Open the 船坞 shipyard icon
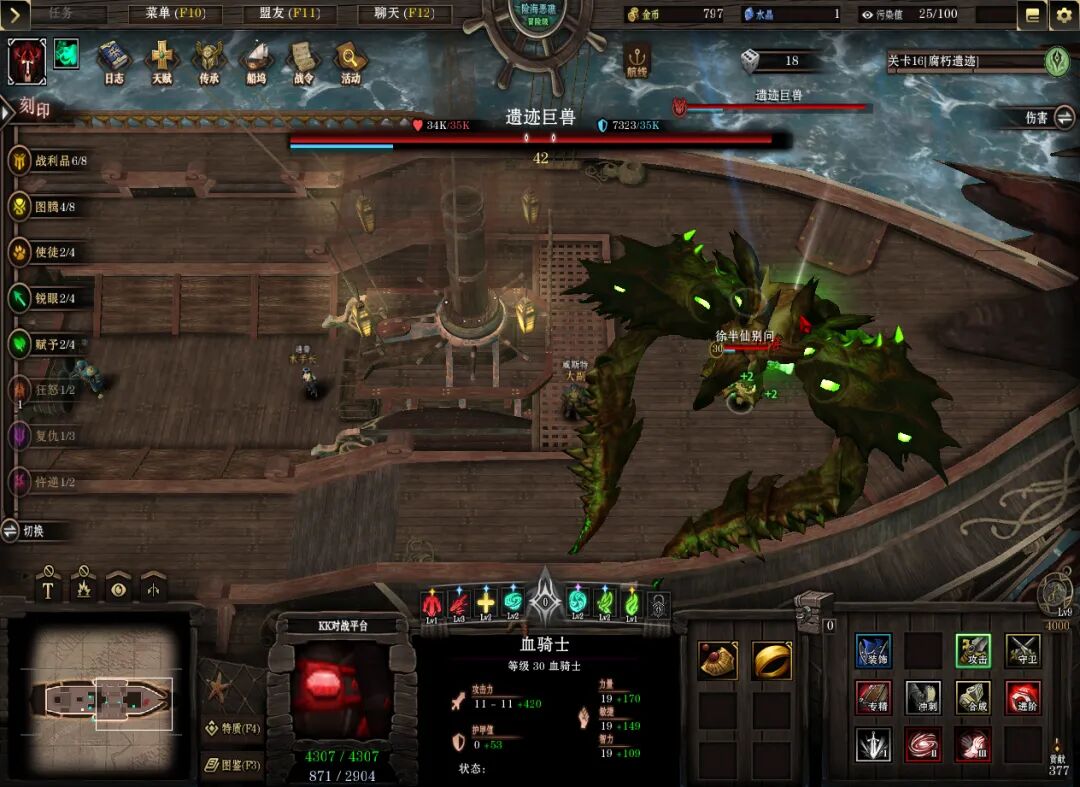This screenshot has width=1080, height=787. pos(257,61)
